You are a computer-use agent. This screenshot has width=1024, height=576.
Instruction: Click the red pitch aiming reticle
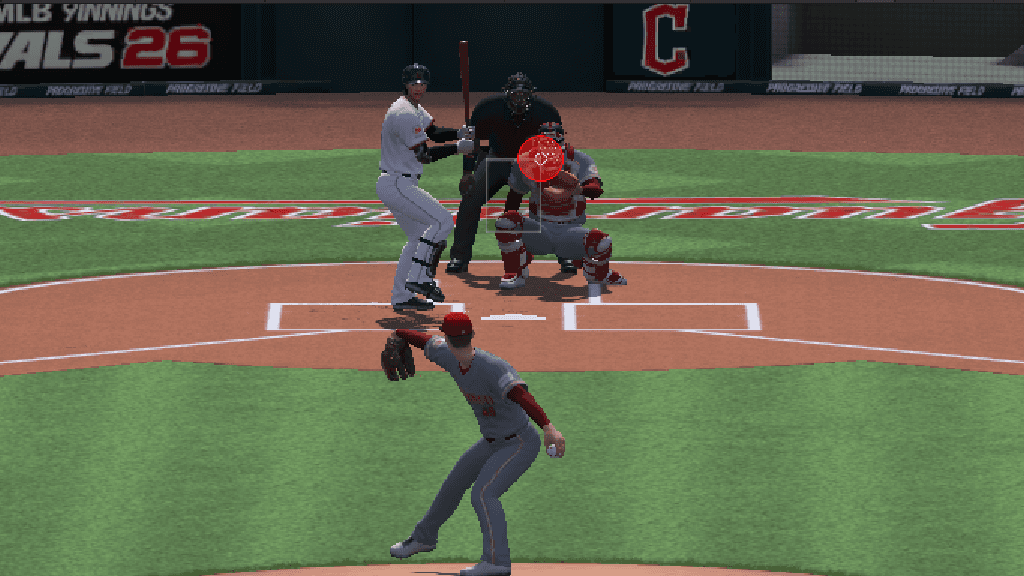(542, 158)
